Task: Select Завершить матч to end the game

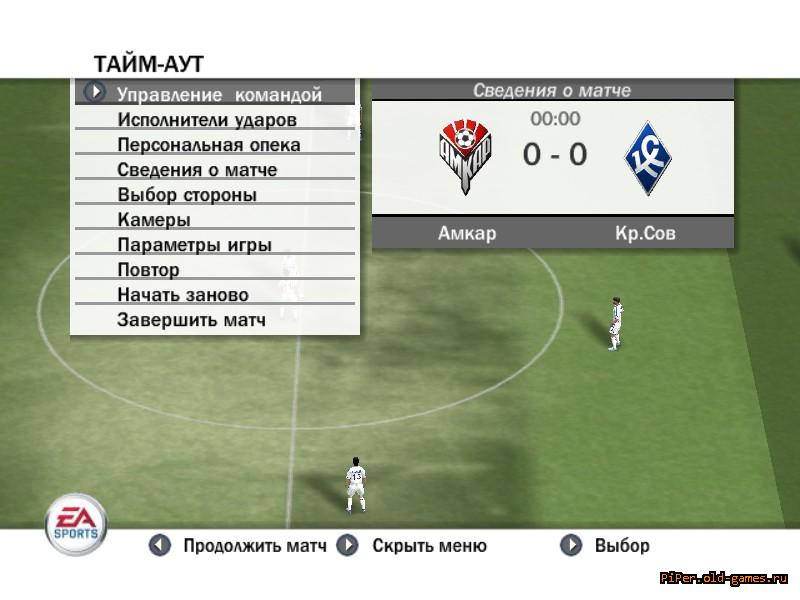Action: (191, 320)
